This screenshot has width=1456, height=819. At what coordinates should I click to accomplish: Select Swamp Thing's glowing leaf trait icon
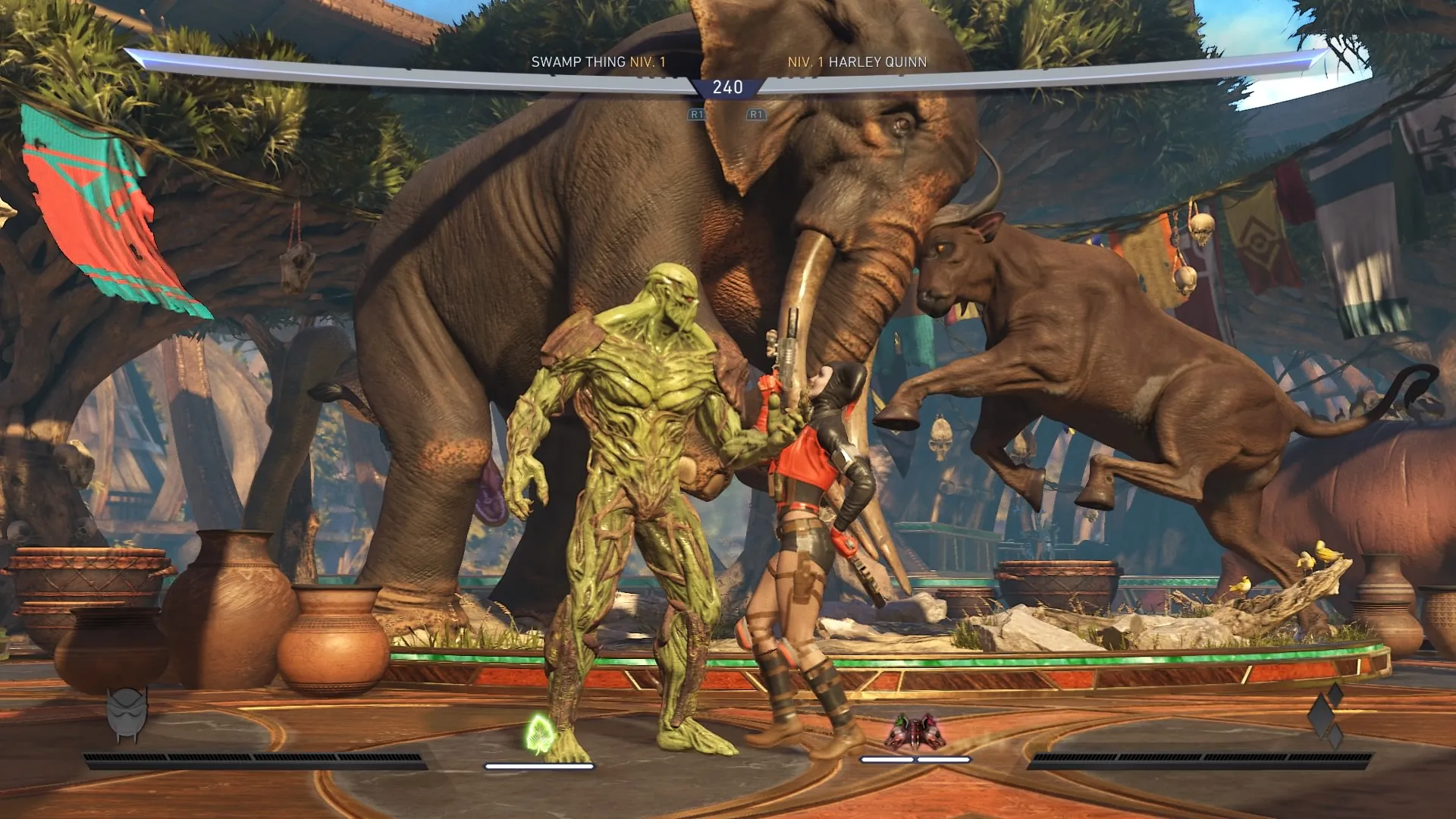coord(540,733)
